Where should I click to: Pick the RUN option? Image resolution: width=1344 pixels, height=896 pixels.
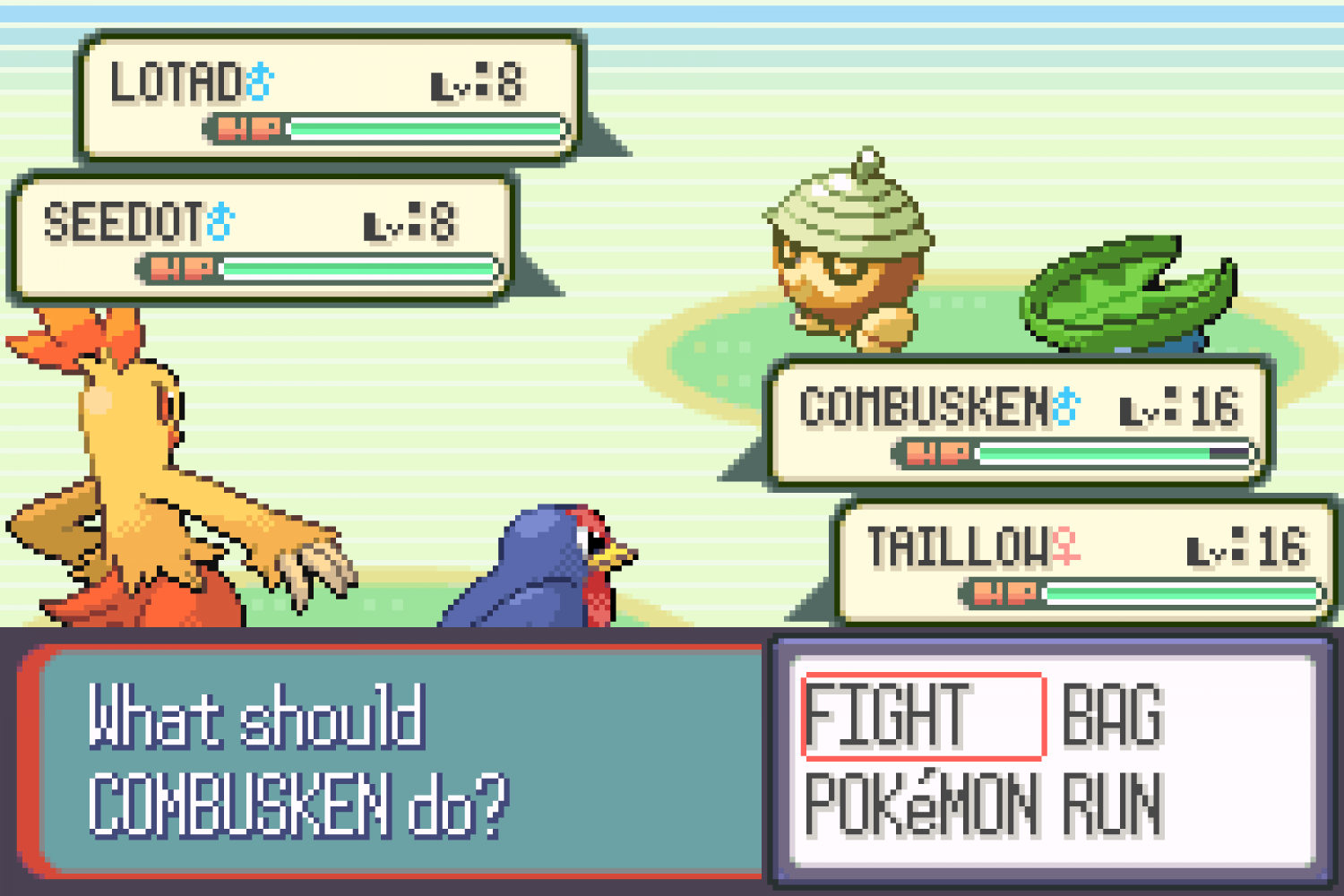[x=1113, y=805]
